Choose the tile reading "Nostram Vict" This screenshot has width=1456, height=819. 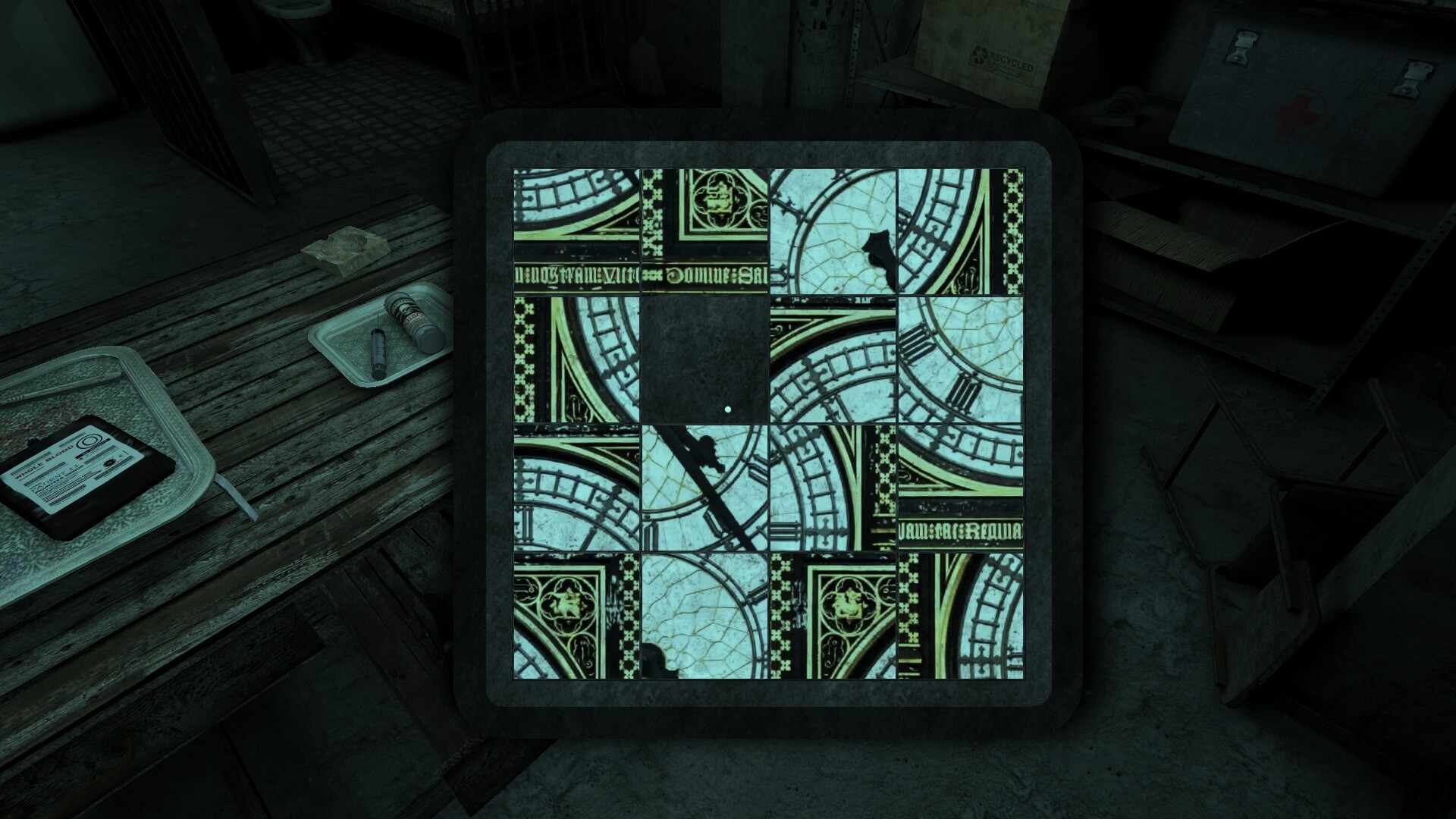point(576,231)
